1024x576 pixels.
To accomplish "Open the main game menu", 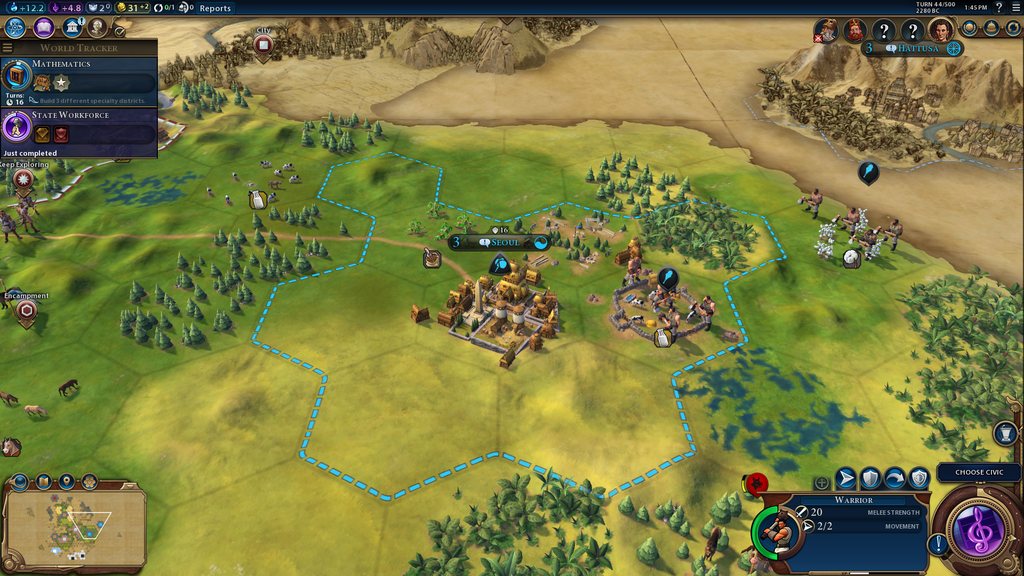I will 1015,8.
